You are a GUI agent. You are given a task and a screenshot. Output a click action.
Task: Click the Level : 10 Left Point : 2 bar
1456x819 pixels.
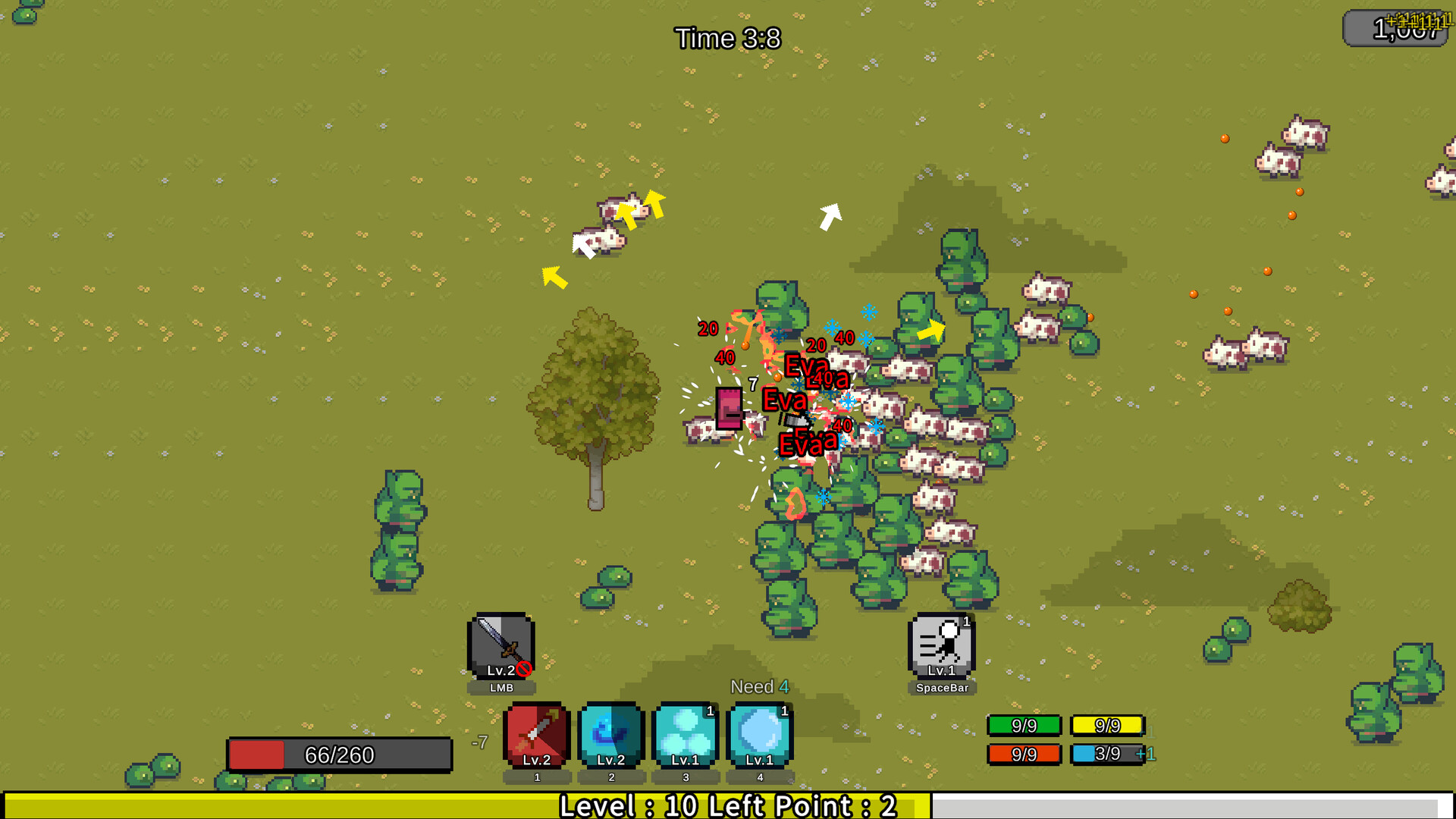point(728,807)
